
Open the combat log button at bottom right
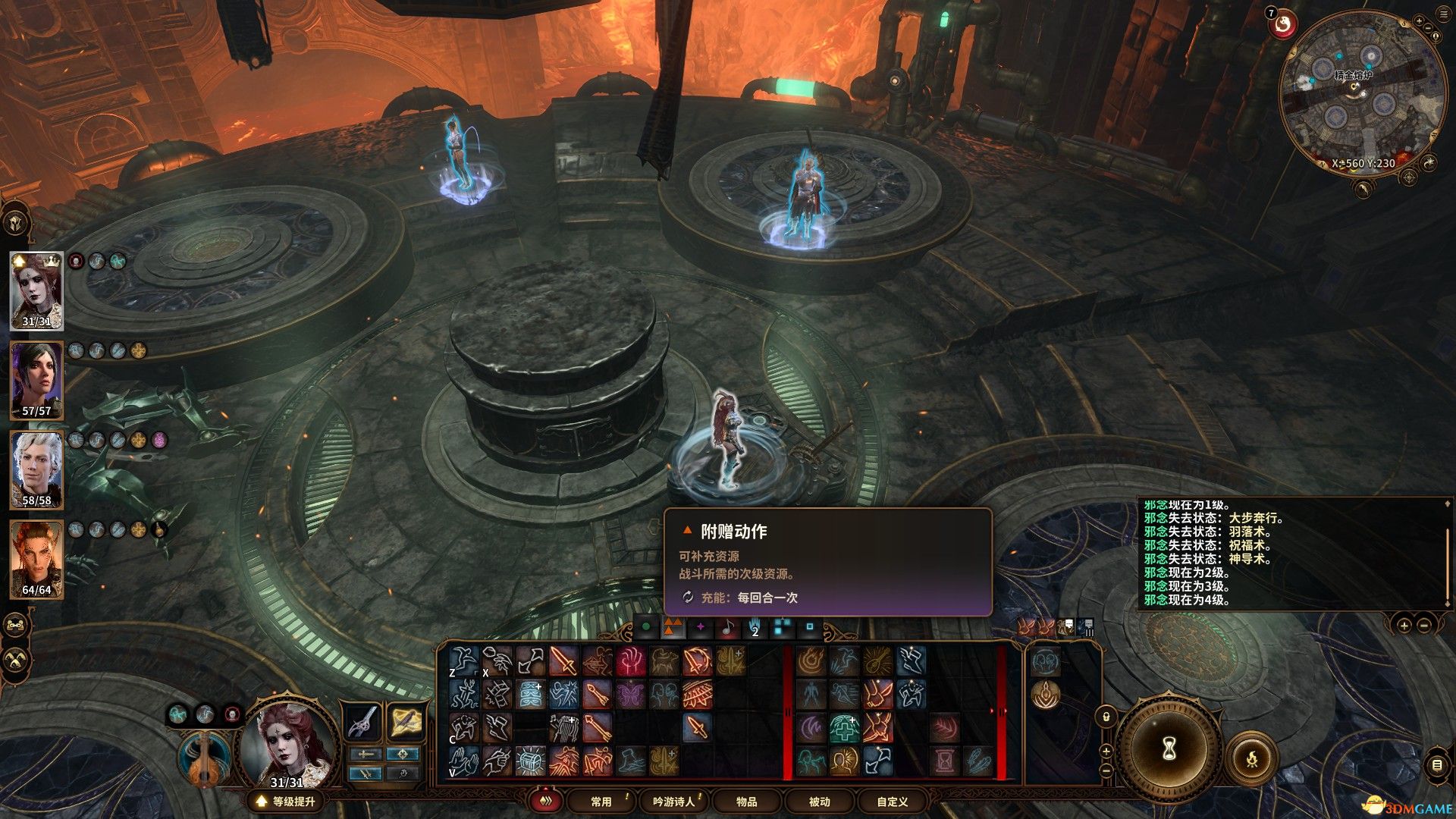[1437, 765]
